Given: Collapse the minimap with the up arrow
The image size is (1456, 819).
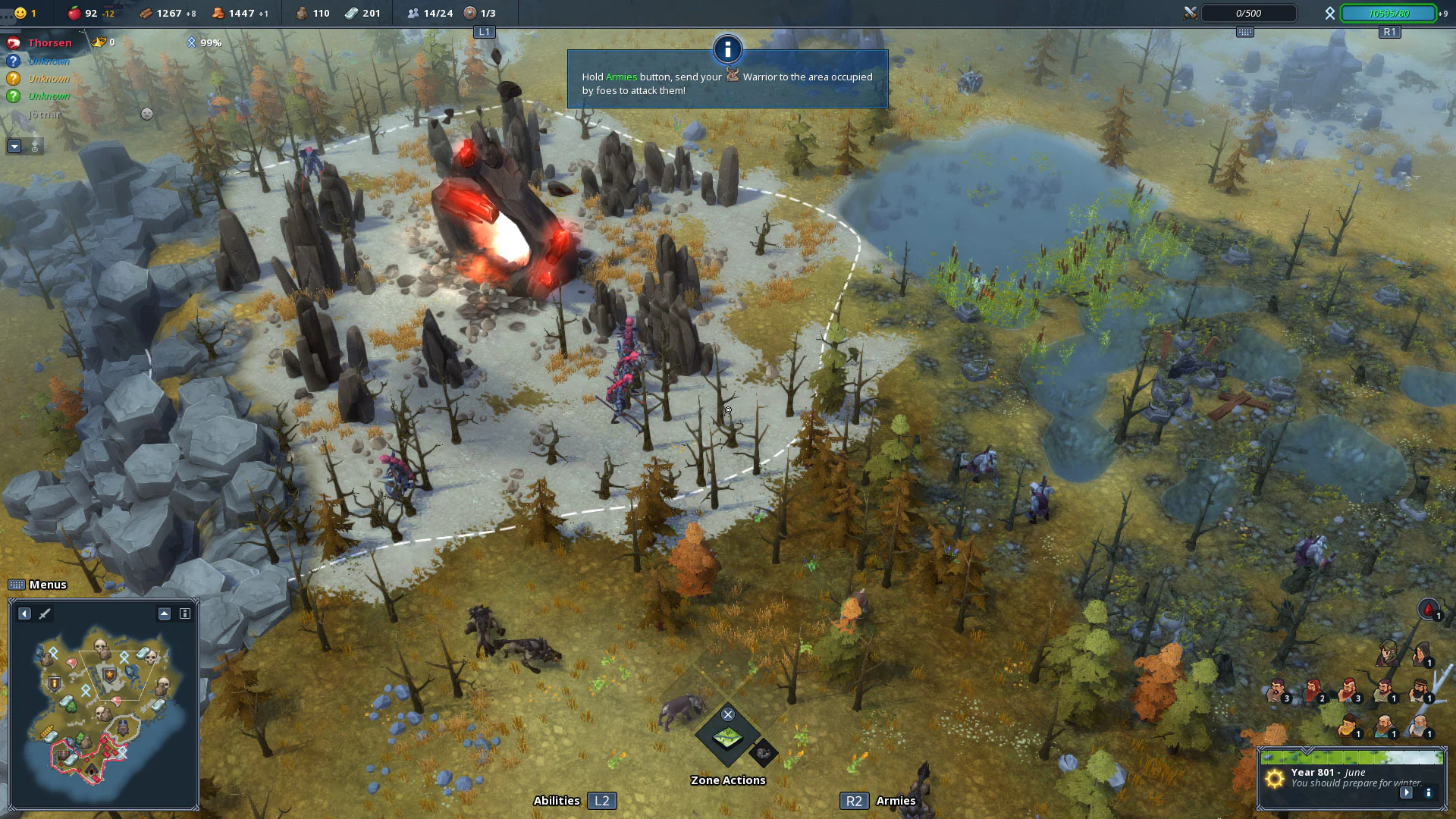Looking at the screenshot, I should [162, 613].
